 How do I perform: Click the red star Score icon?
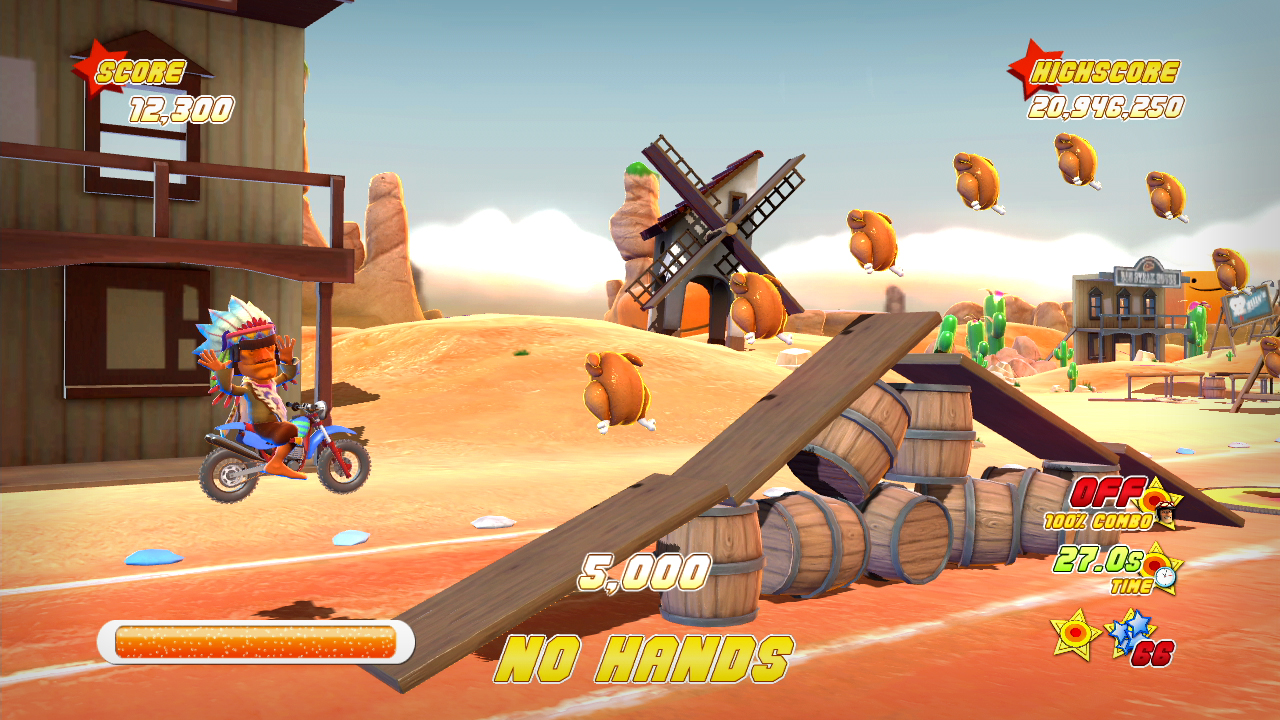tap(97, 68)
